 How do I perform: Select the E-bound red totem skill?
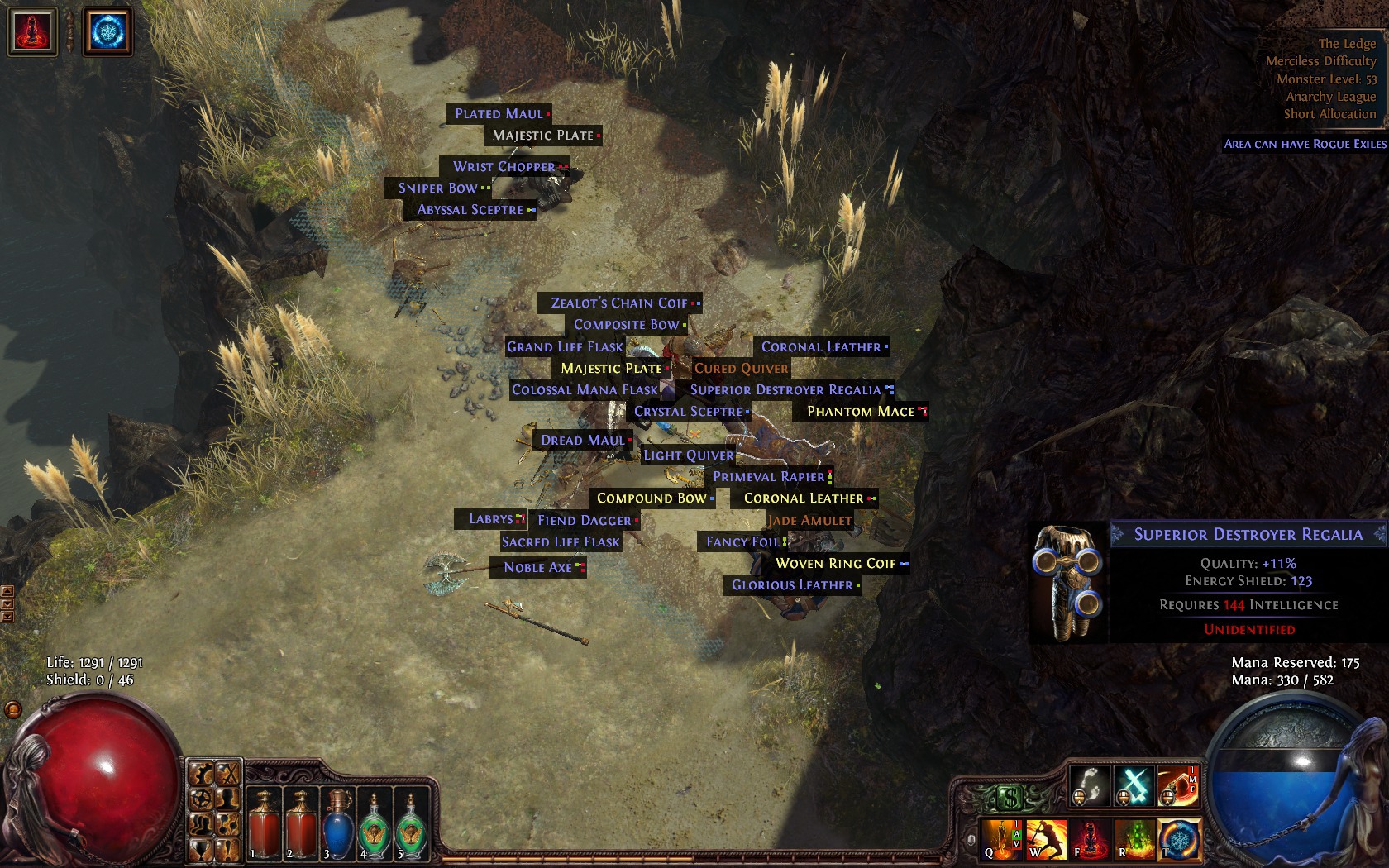[1091, 838]
